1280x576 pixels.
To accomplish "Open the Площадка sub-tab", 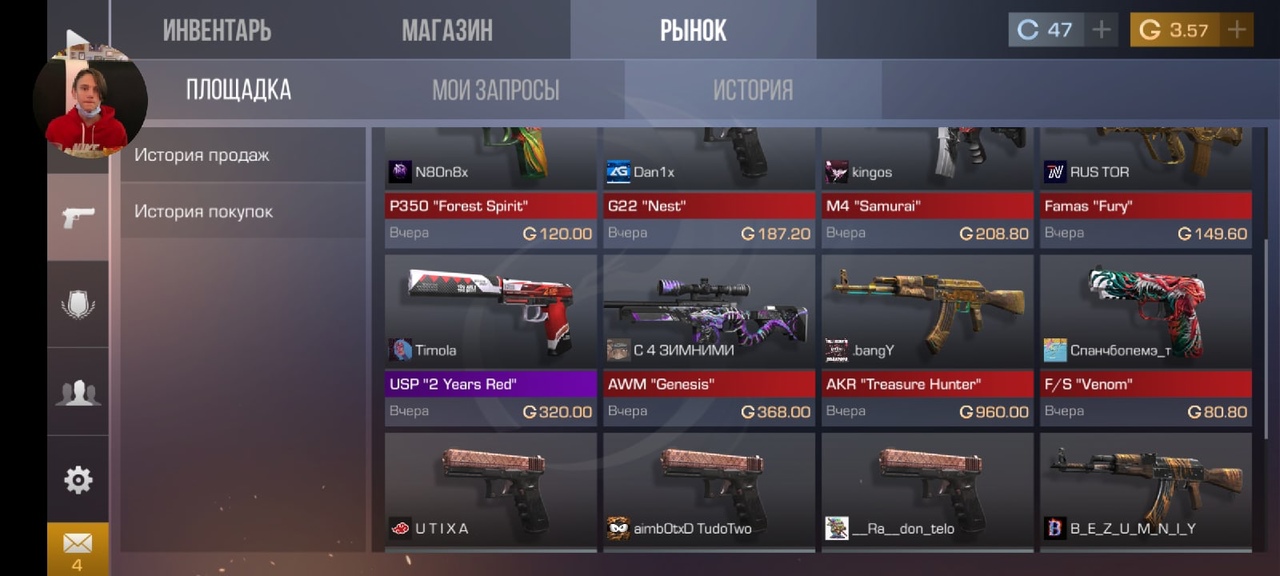I will click(x=238, y=90).
